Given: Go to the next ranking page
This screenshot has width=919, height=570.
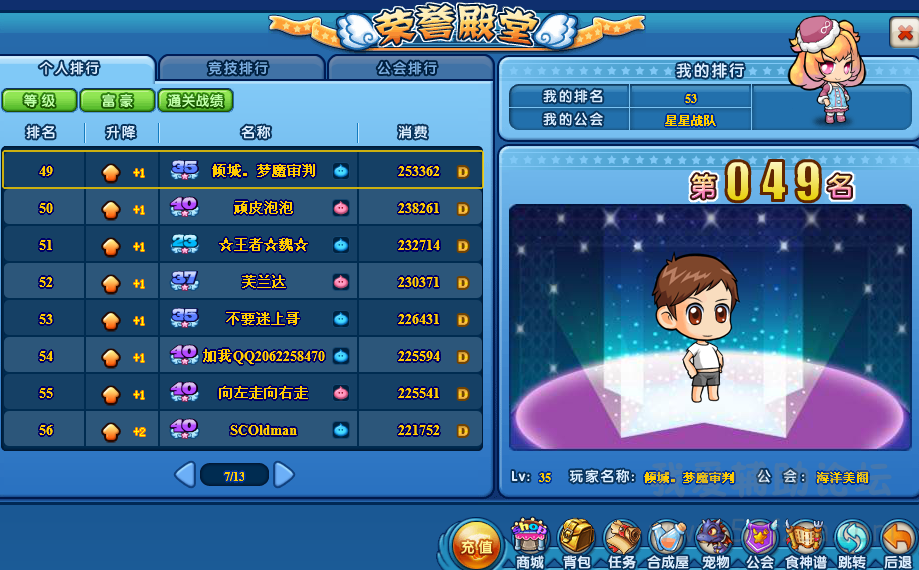Looking at the screenshot, I should (284, 475).
